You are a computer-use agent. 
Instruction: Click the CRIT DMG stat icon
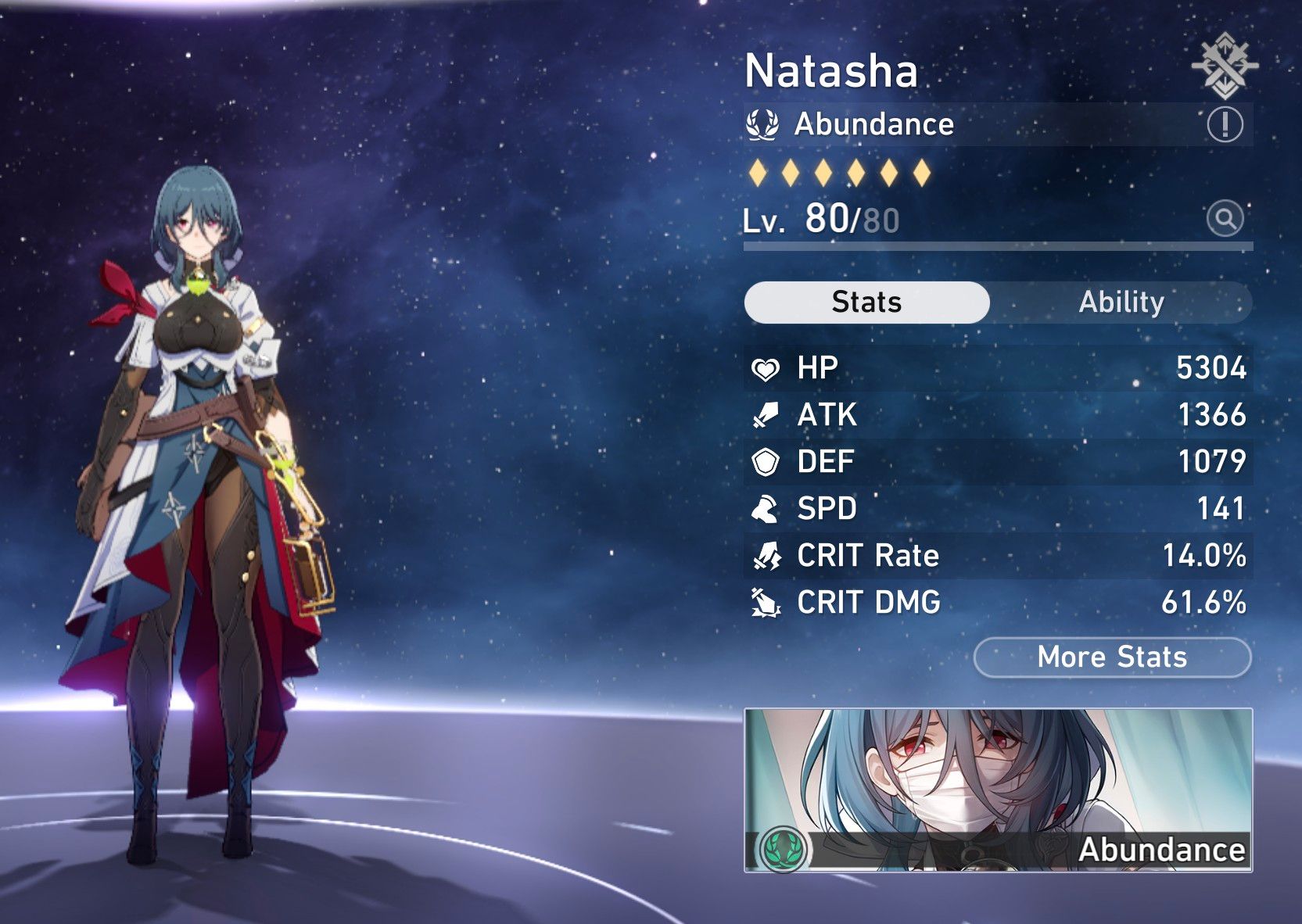(x=767, y=603)
